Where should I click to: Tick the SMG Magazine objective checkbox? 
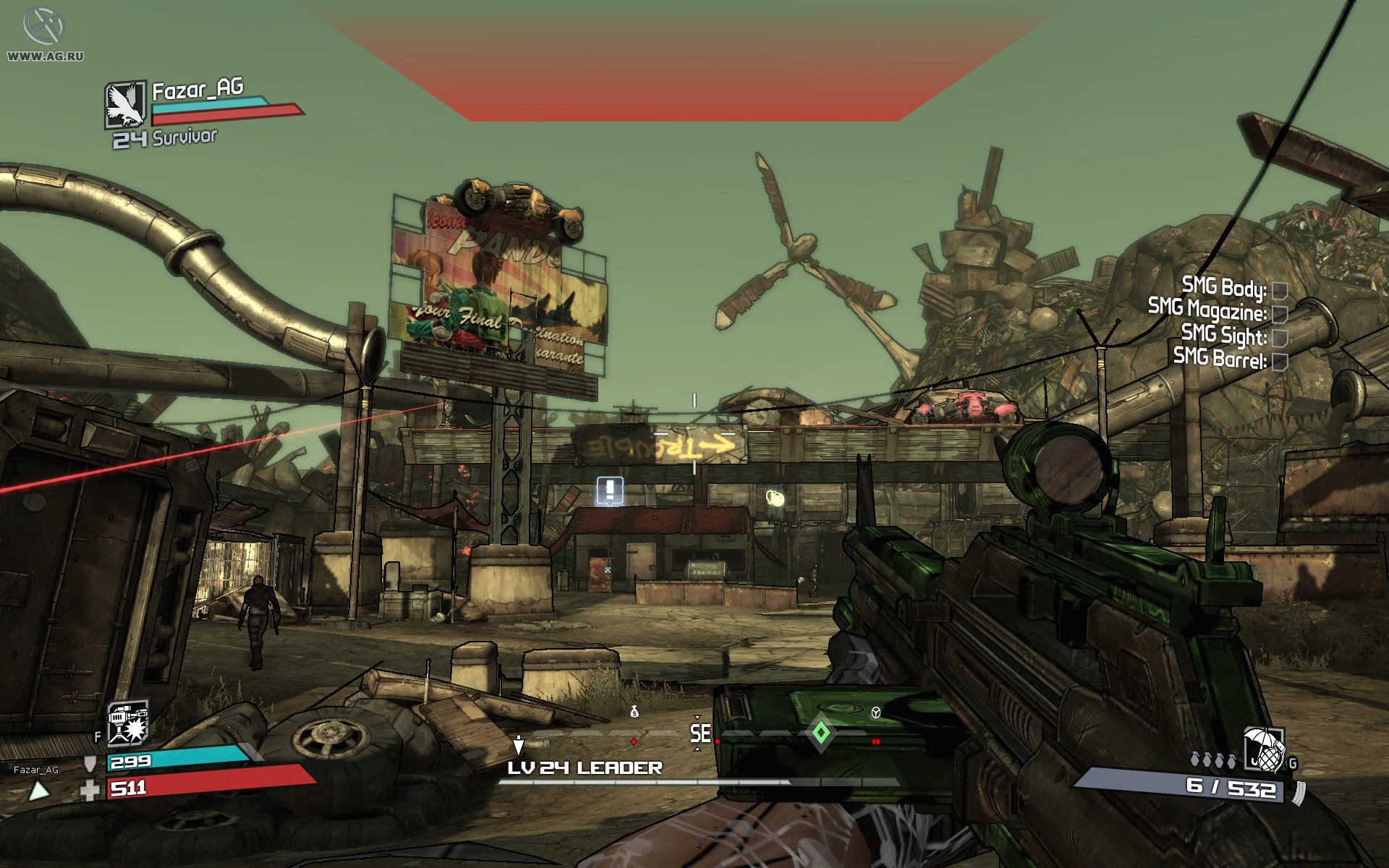click(1279, 313)
